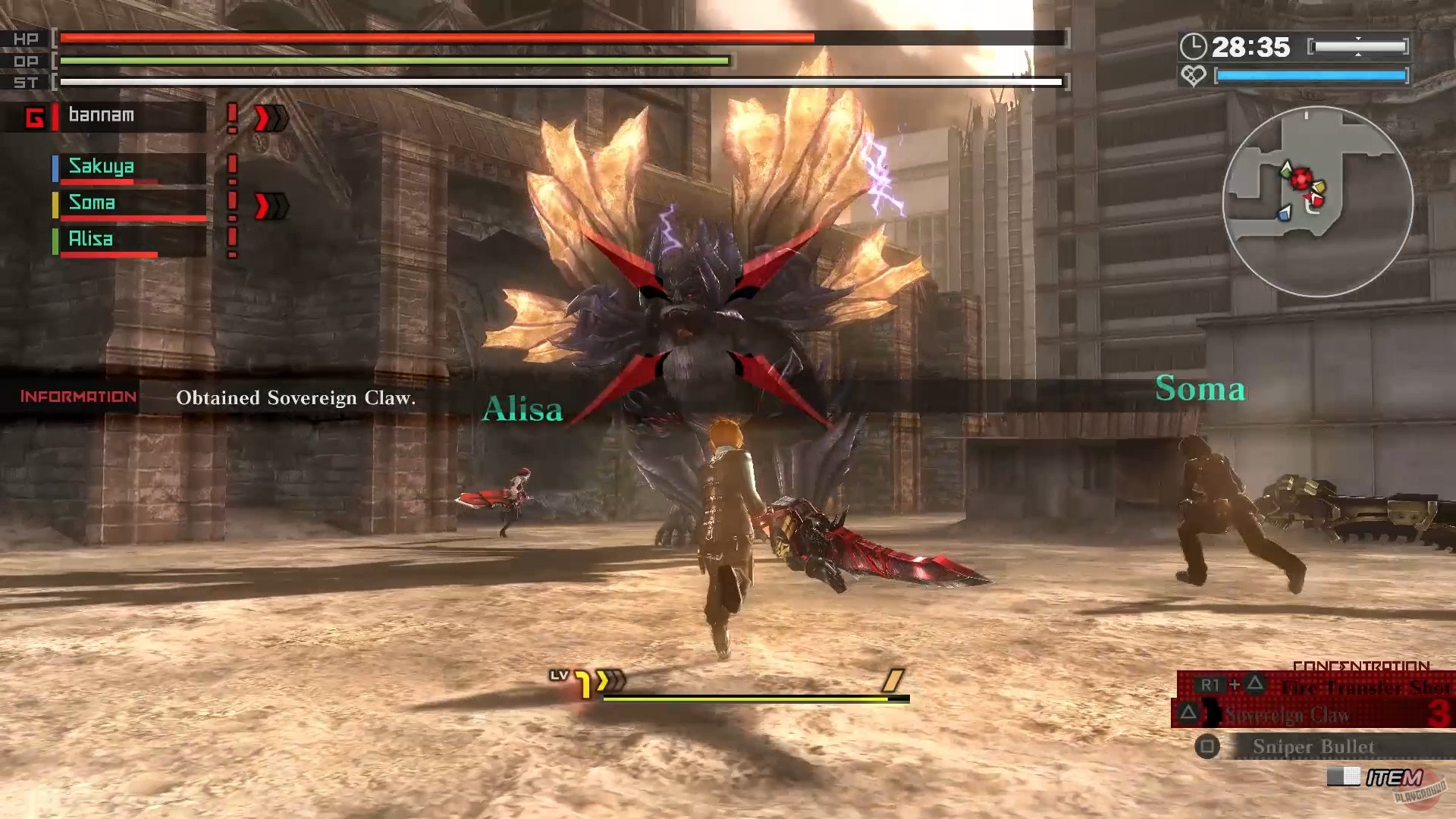
Task: Click the up-down arrows on the stamina gauge
Action: [x=1359, y=48]
